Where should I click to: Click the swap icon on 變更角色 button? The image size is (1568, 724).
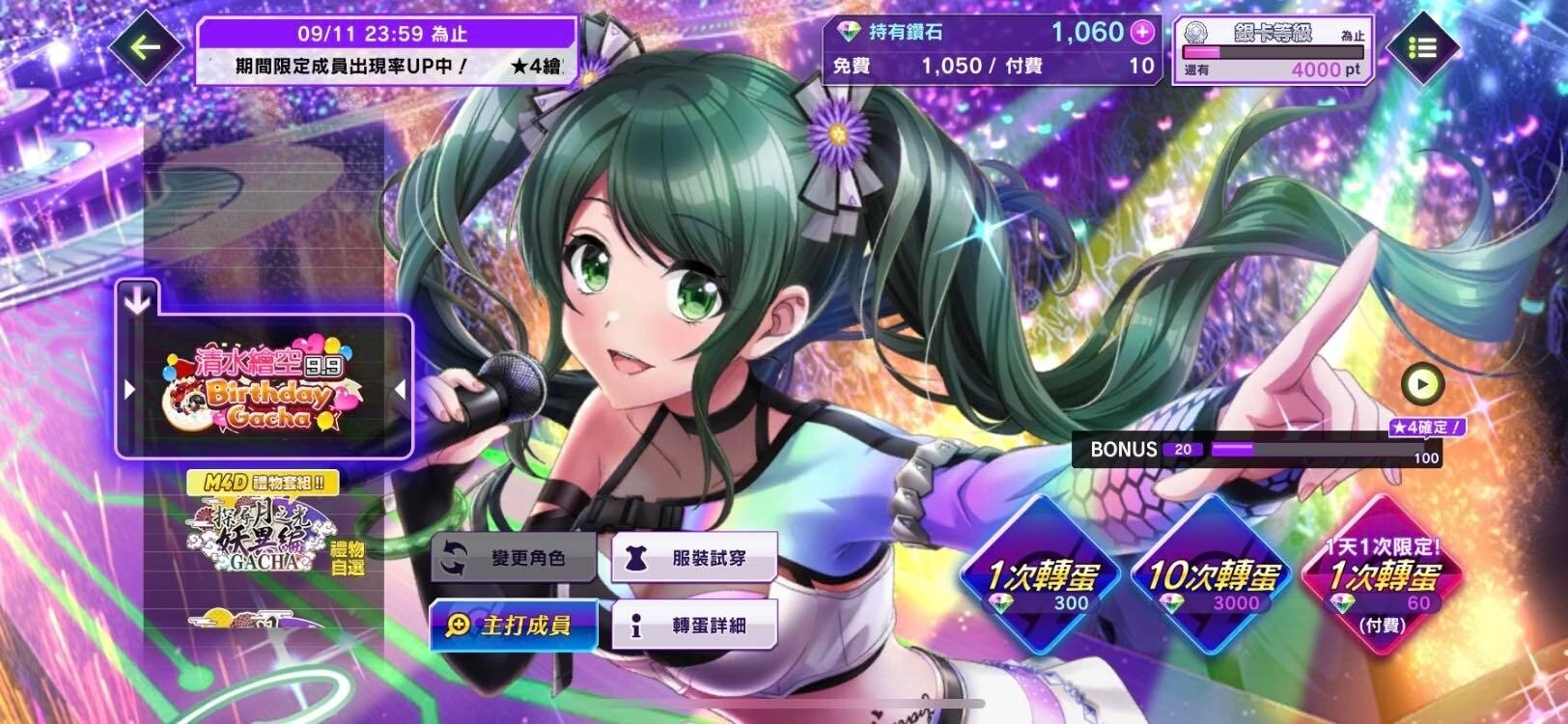point(452,555)
